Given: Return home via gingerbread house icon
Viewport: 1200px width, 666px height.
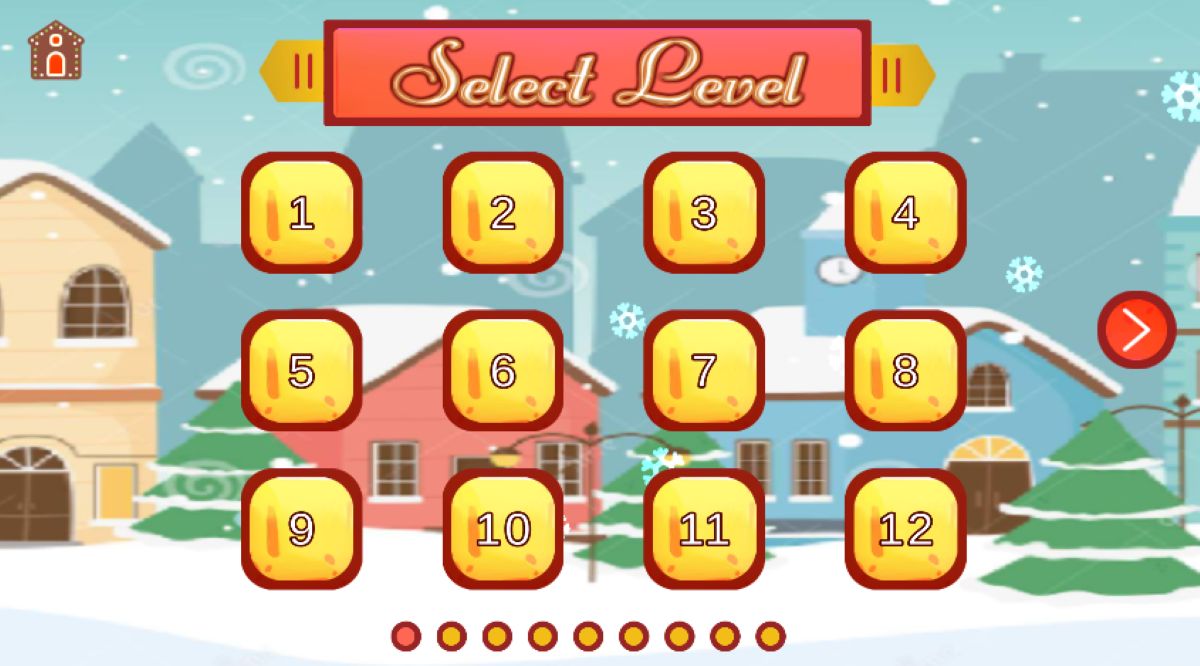Looking at the screenshot, I should coord(55,52).
